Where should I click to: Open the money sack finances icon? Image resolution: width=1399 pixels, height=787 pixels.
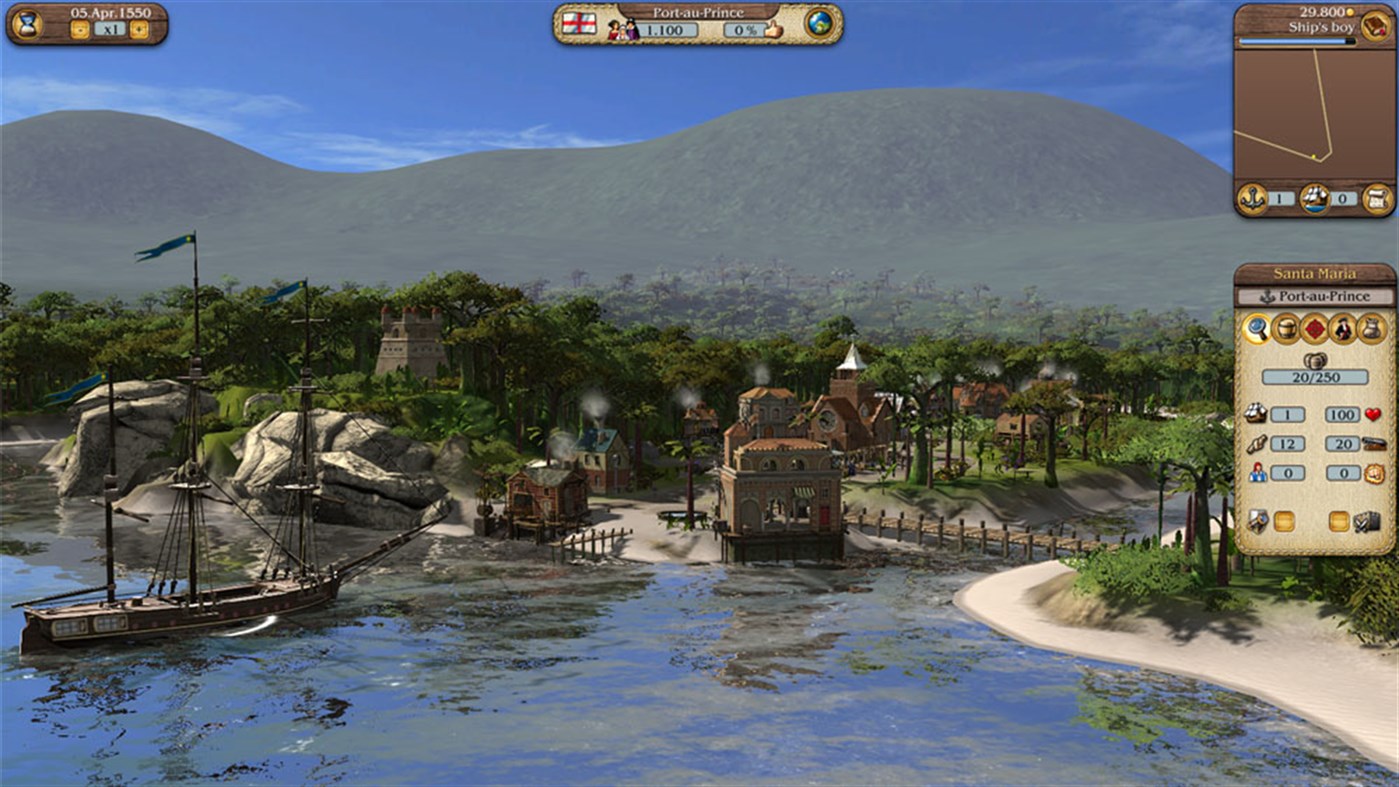[1370, 330]
